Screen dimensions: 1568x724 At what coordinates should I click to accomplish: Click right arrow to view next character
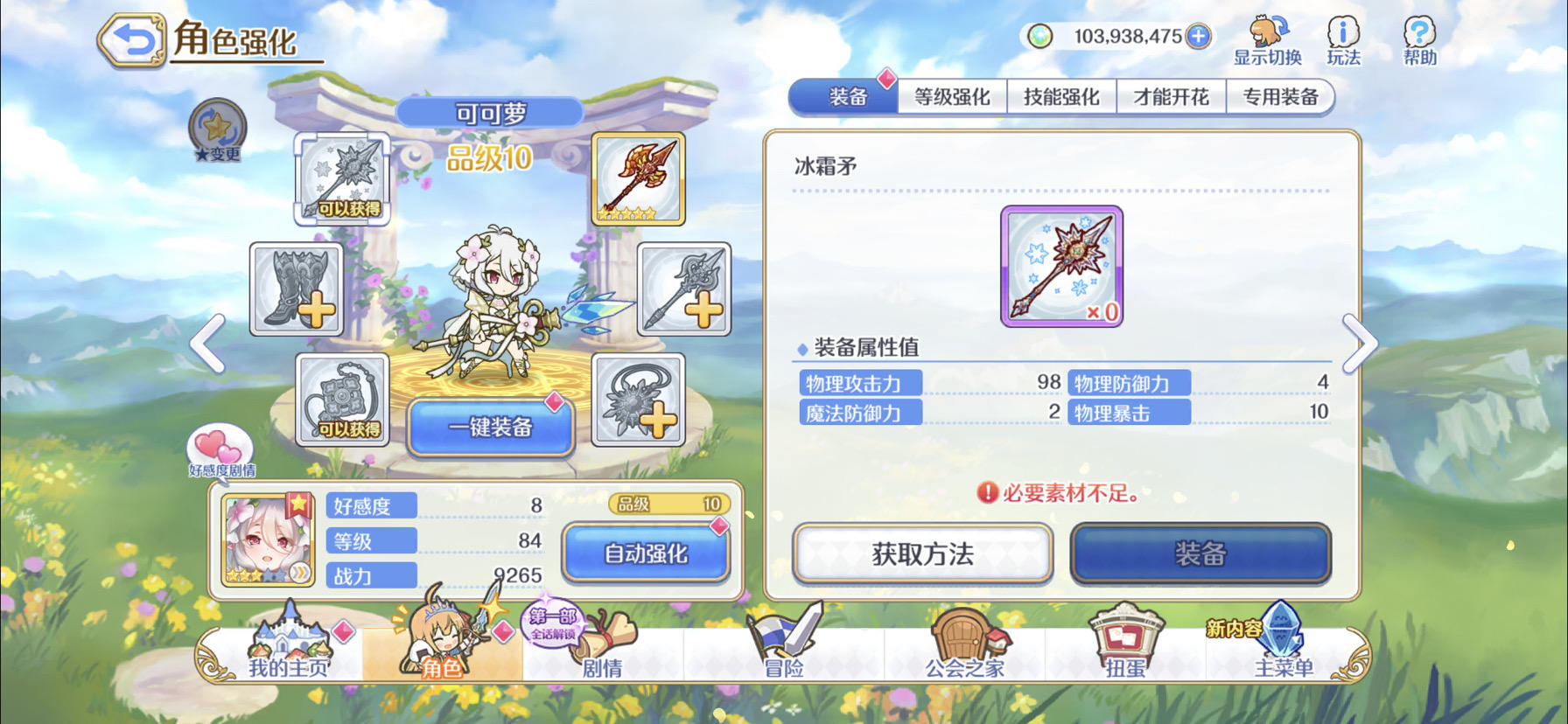click(x=1359, y=344)
